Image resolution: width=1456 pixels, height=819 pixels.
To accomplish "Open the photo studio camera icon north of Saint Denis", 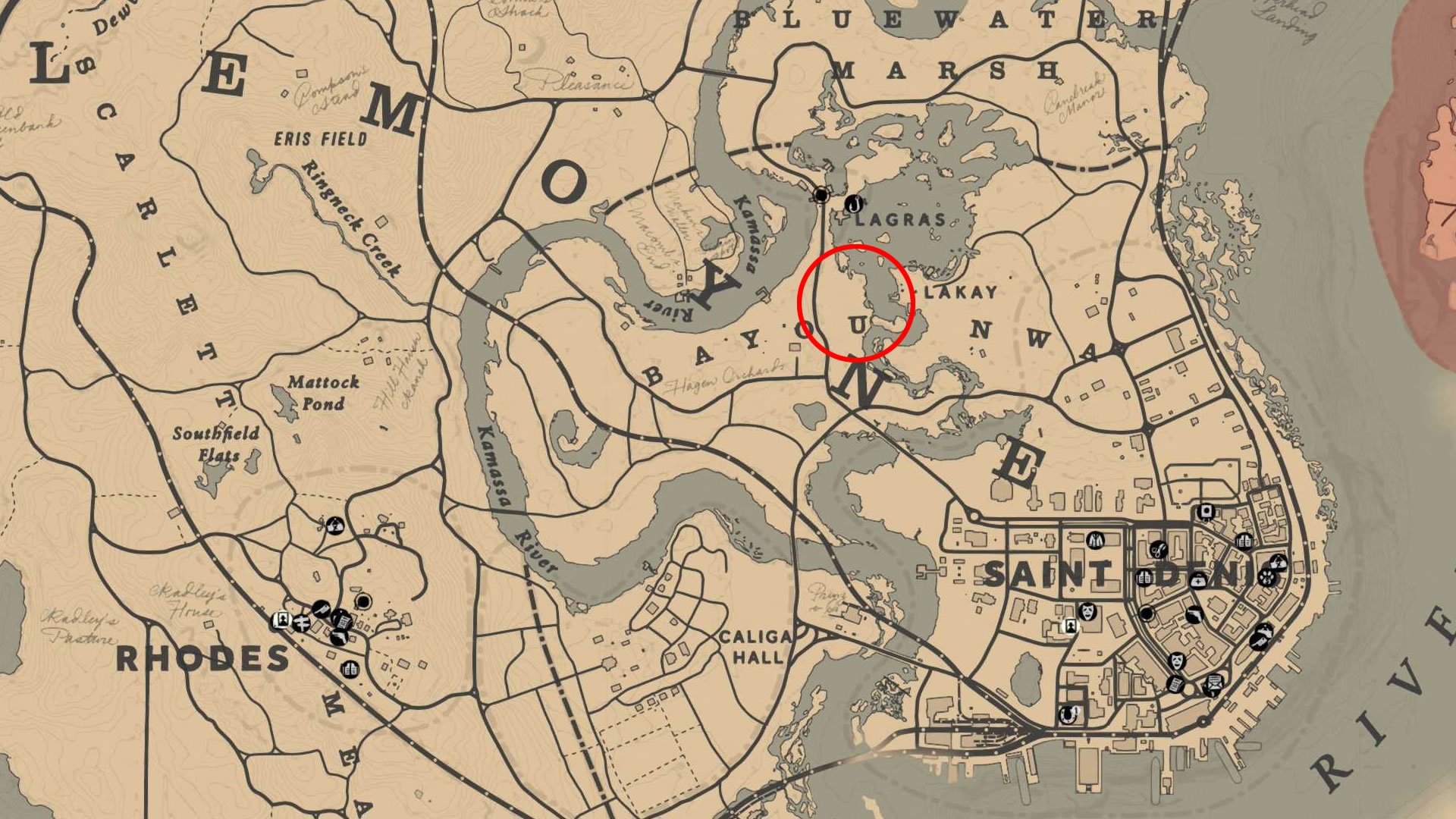I will pos(1206,510).
